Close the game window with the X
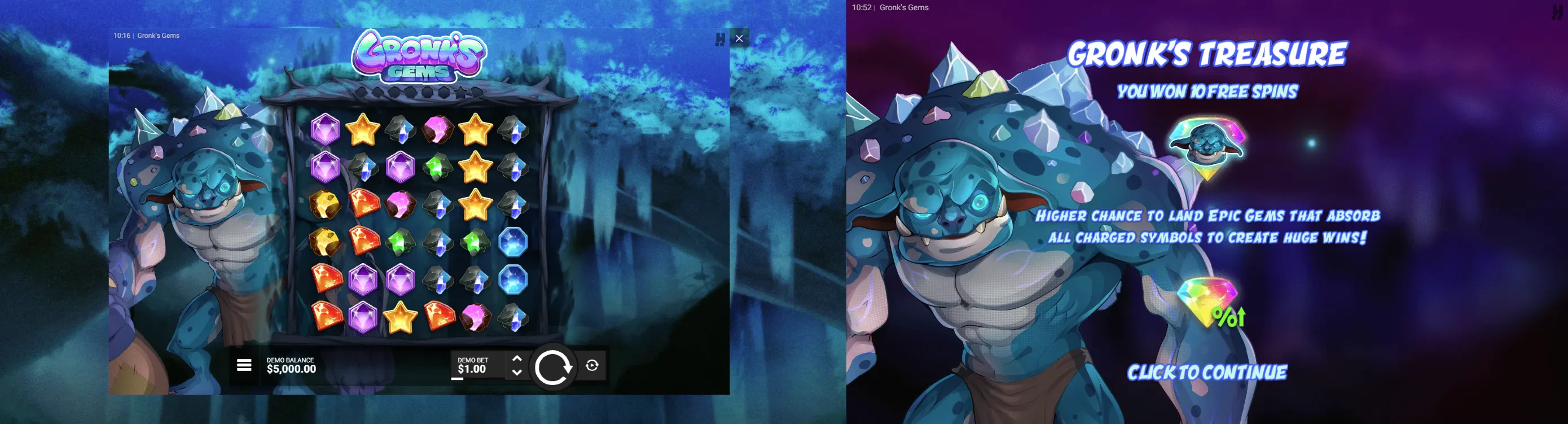Viewport: 1568px width, 424px height. tap(739, 38)
